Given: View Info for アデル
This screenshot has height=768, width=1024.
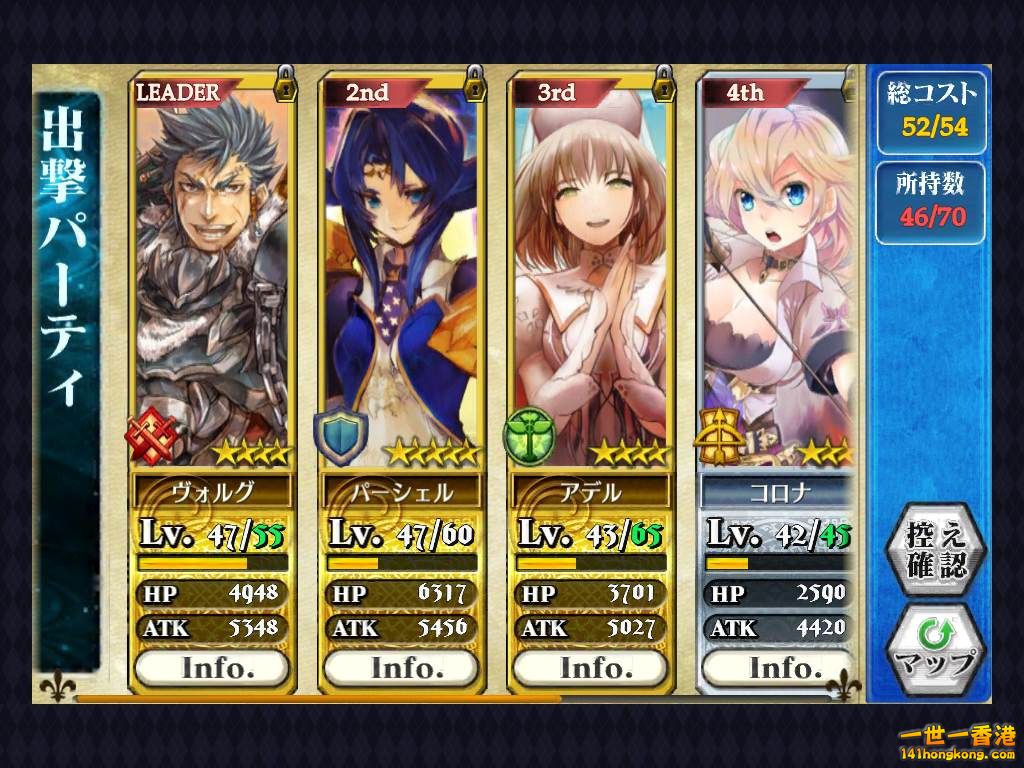Looking at the screenshot, I should (x=589, y=667).
